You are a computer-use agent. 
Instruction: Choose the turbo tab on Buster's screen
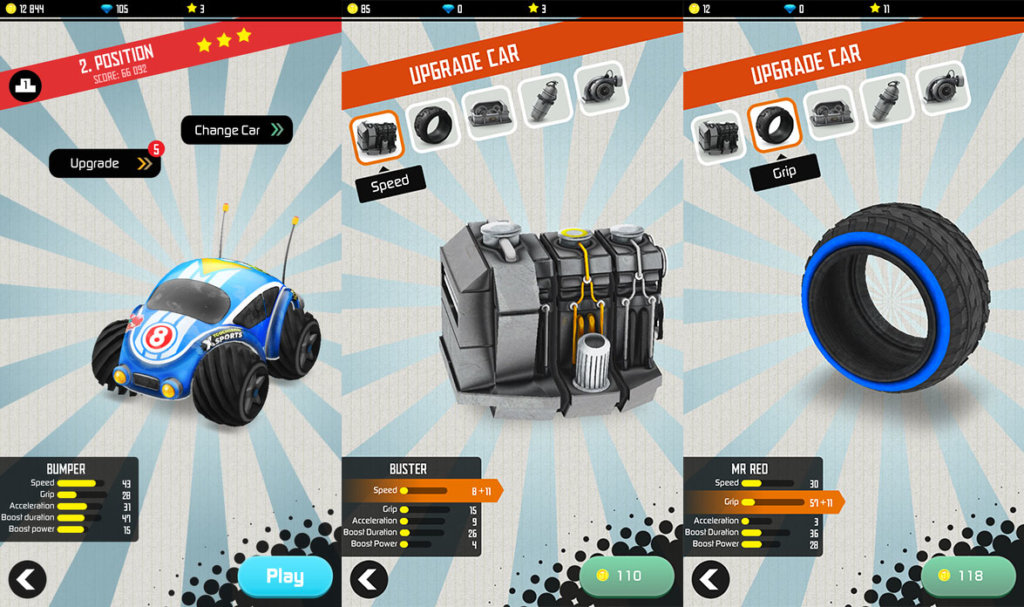pos(600,87)
